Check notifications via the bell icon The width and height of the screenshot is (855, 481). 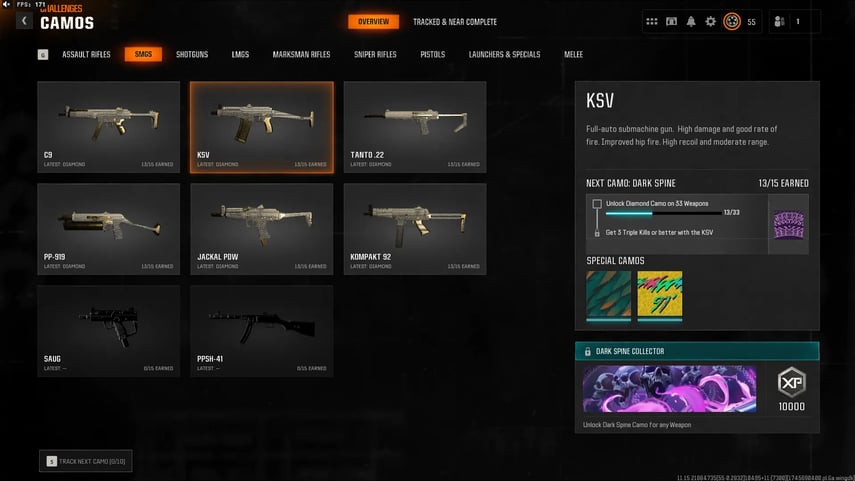coord(691,21)
